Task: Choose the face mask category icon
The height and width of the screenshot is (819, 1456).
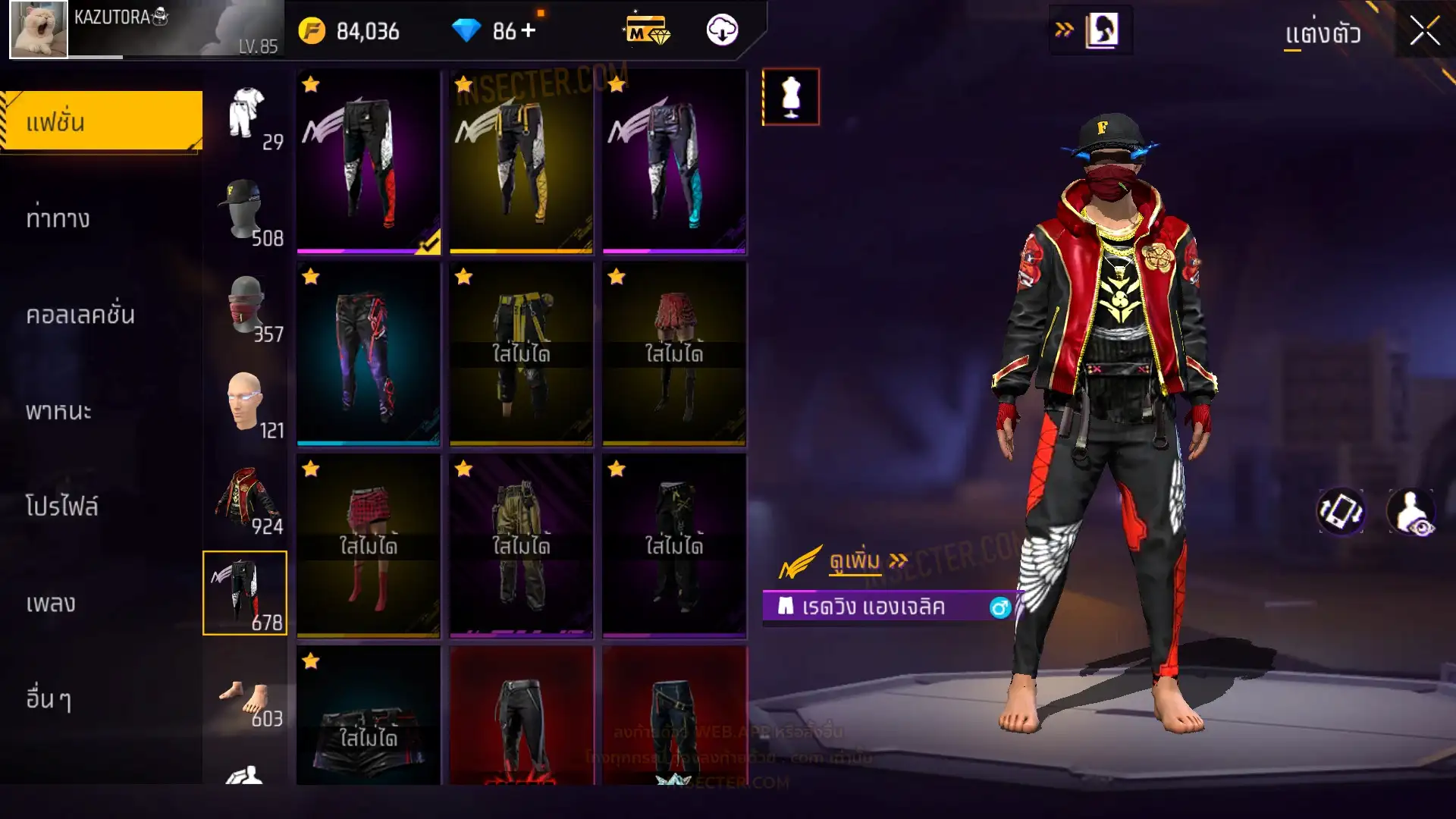Action: [x=246, y=308]
